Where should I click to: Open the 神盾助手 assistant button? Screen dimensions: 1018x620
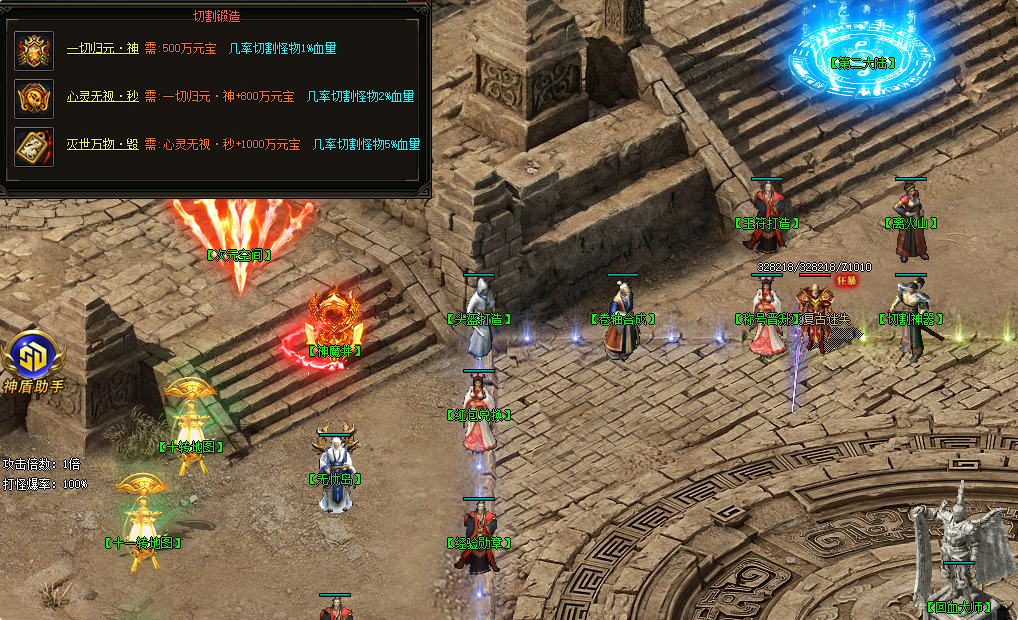(x=36, y=362)
